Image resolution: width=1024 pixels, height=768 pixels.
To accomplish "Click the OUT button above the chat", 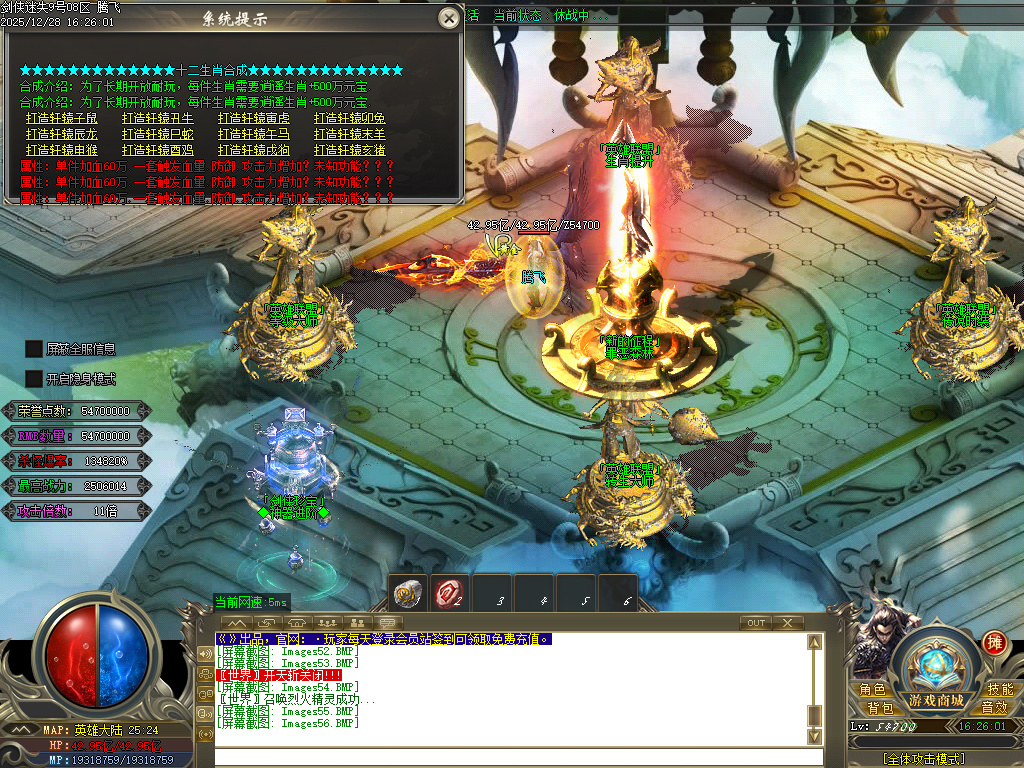I will (x=756, y=623).
